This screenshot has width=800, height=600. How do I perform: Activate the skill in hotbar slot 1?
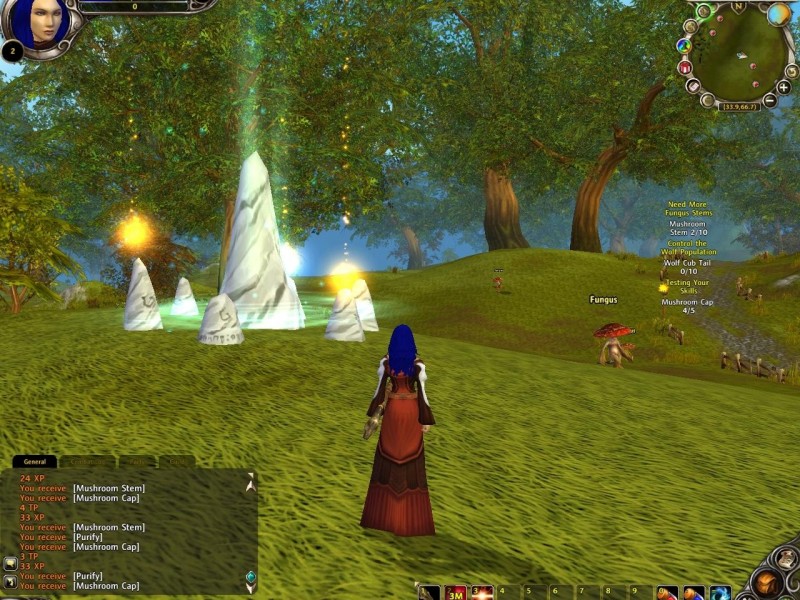(x=429, y=593)
